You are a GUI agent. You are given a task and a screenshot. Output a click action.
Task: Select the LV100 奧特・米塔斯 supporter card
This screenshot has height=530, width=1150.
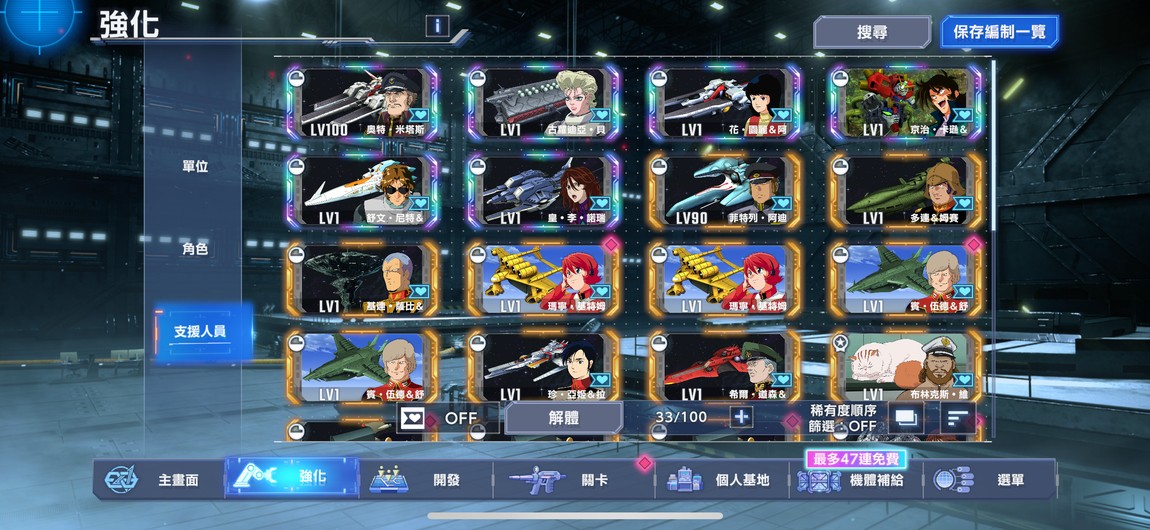pos(362,103)
